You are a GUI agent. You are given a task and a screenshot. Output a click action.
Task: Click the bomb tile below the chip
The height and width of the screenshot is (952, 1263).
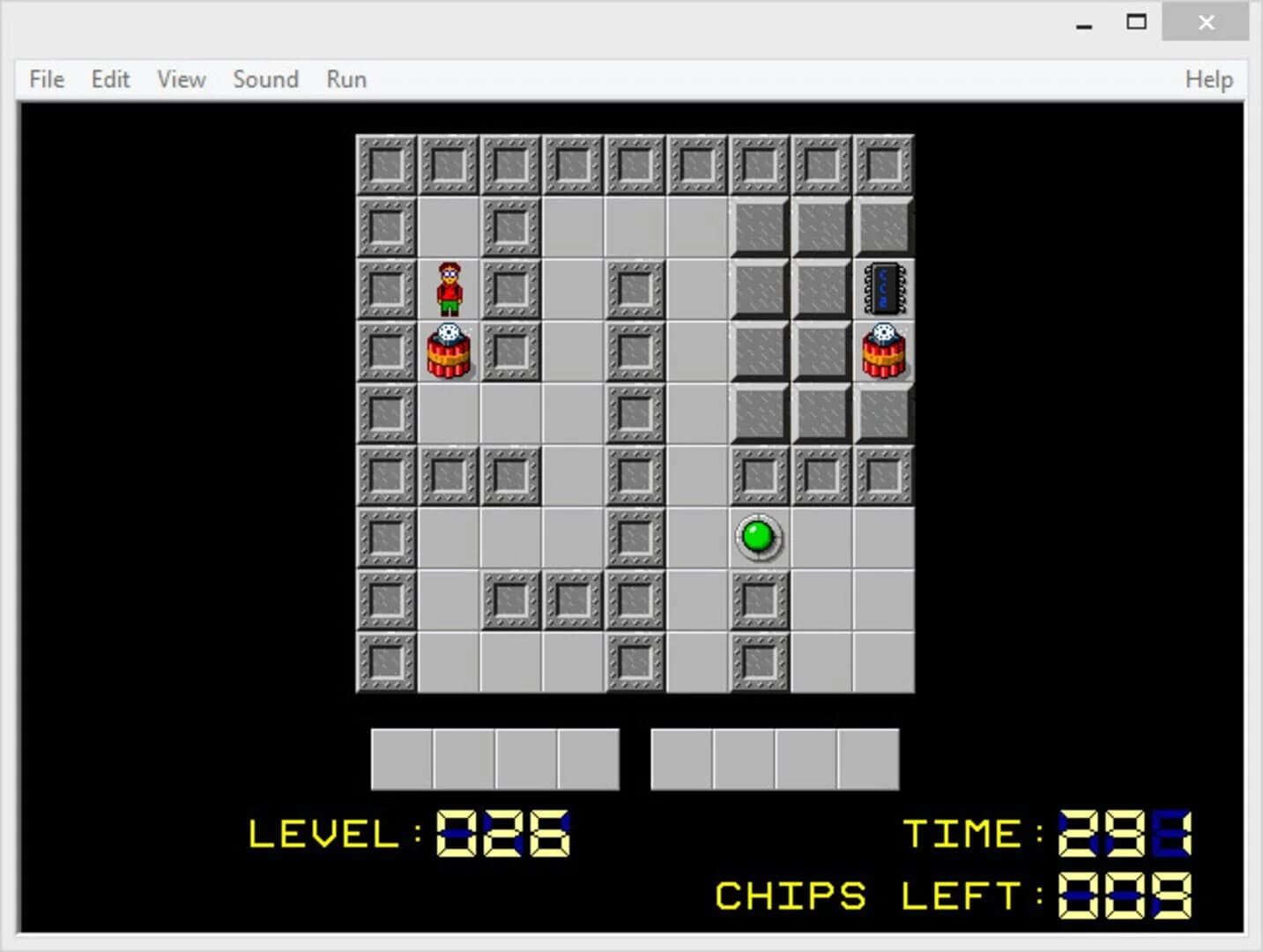click(883, 350)
